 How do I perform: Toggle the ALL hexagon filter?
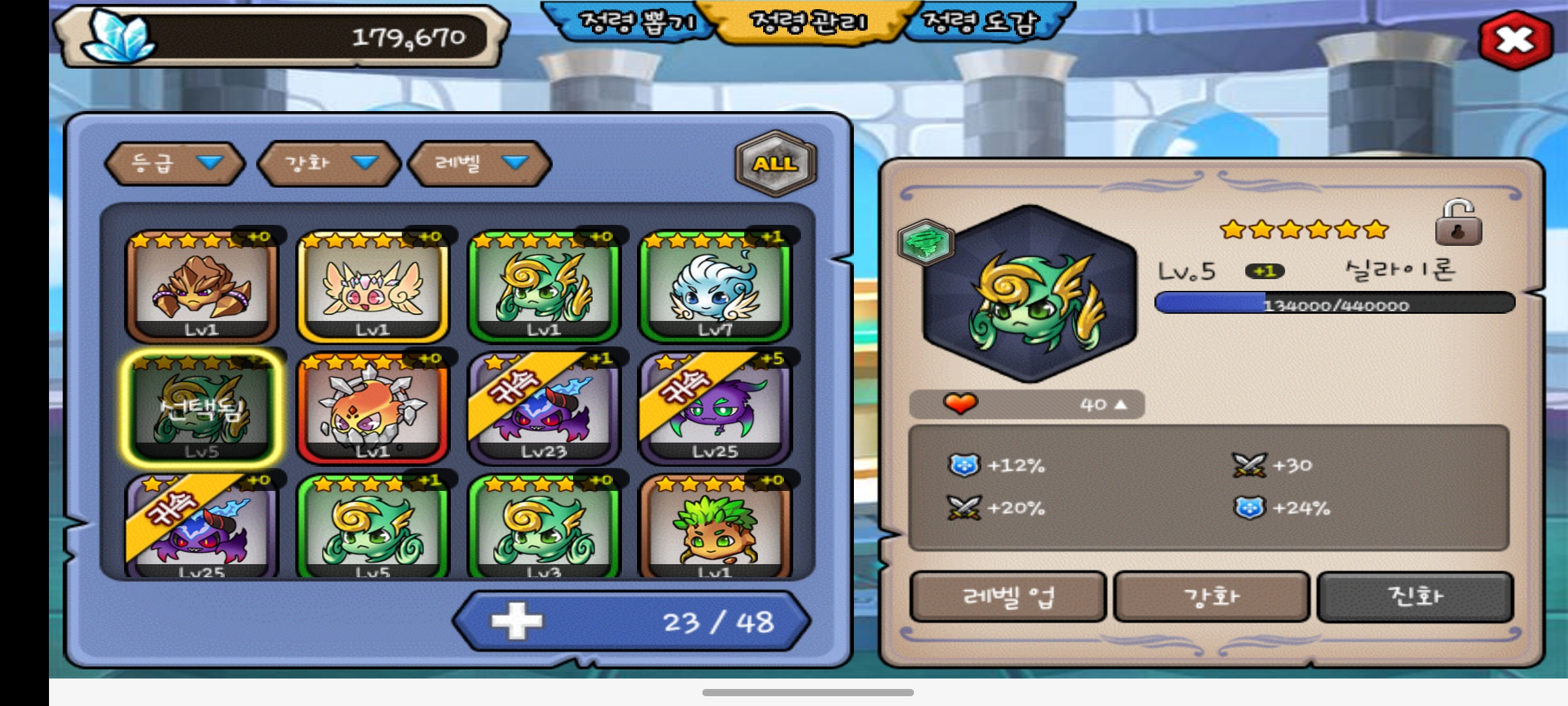tap(776, 163)
